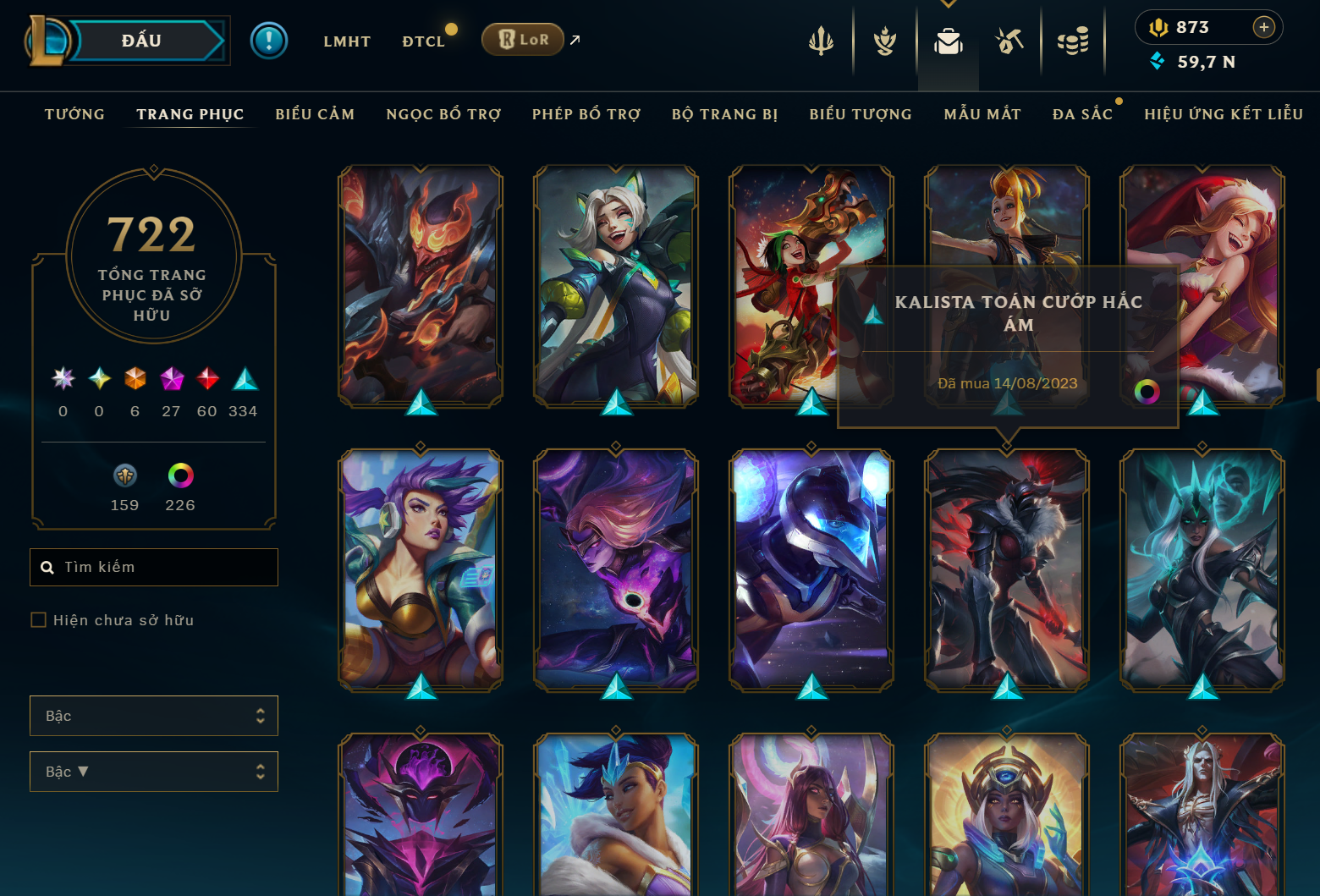1320x896 pixels.
Task: Open the 'Bậc' filter dropdown
Action: click(x=153, y=715)
